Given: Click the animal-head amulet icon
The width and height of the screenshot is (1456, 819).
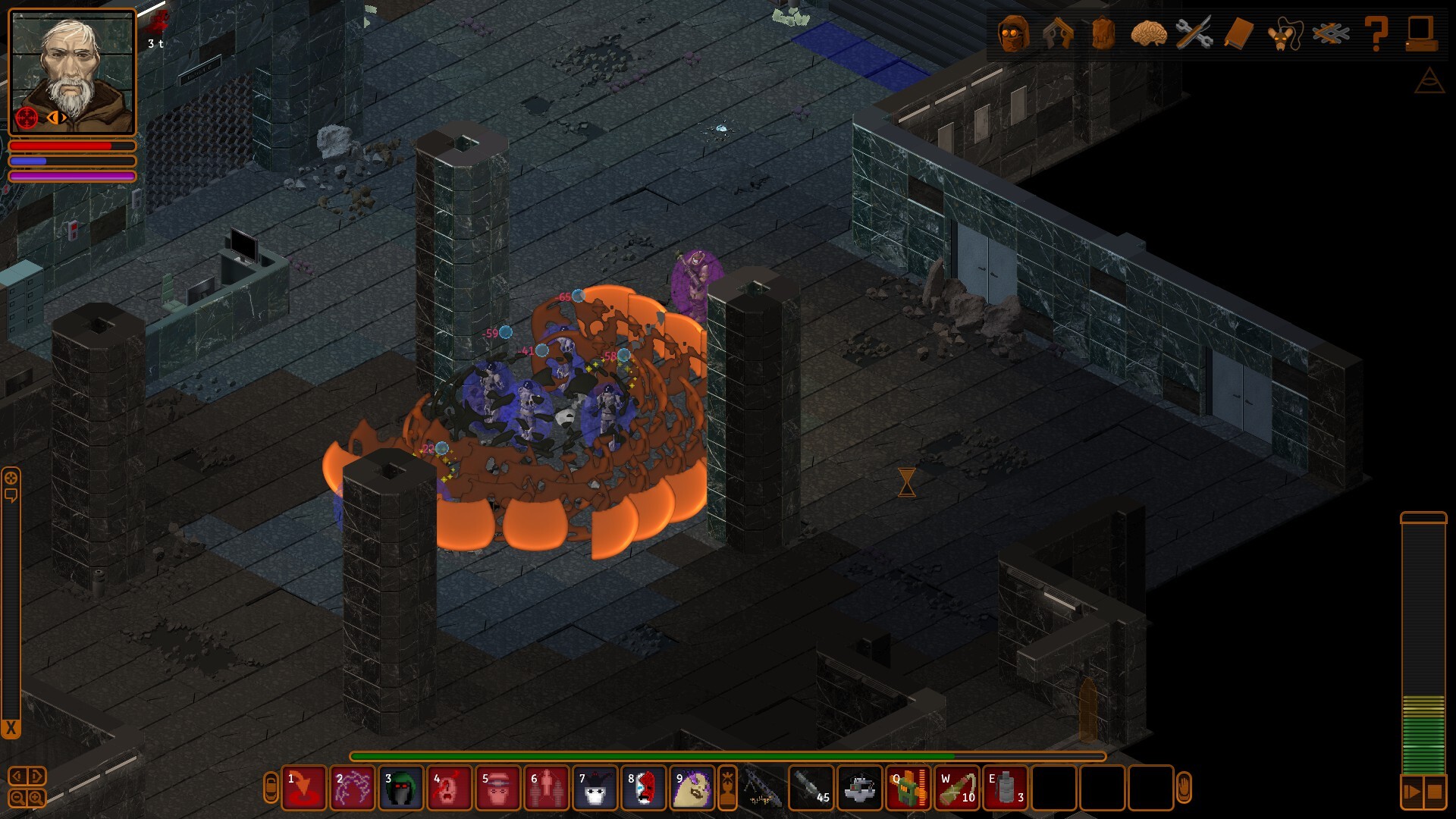Looking at the screenshot, I should (x=1285, y=33).
